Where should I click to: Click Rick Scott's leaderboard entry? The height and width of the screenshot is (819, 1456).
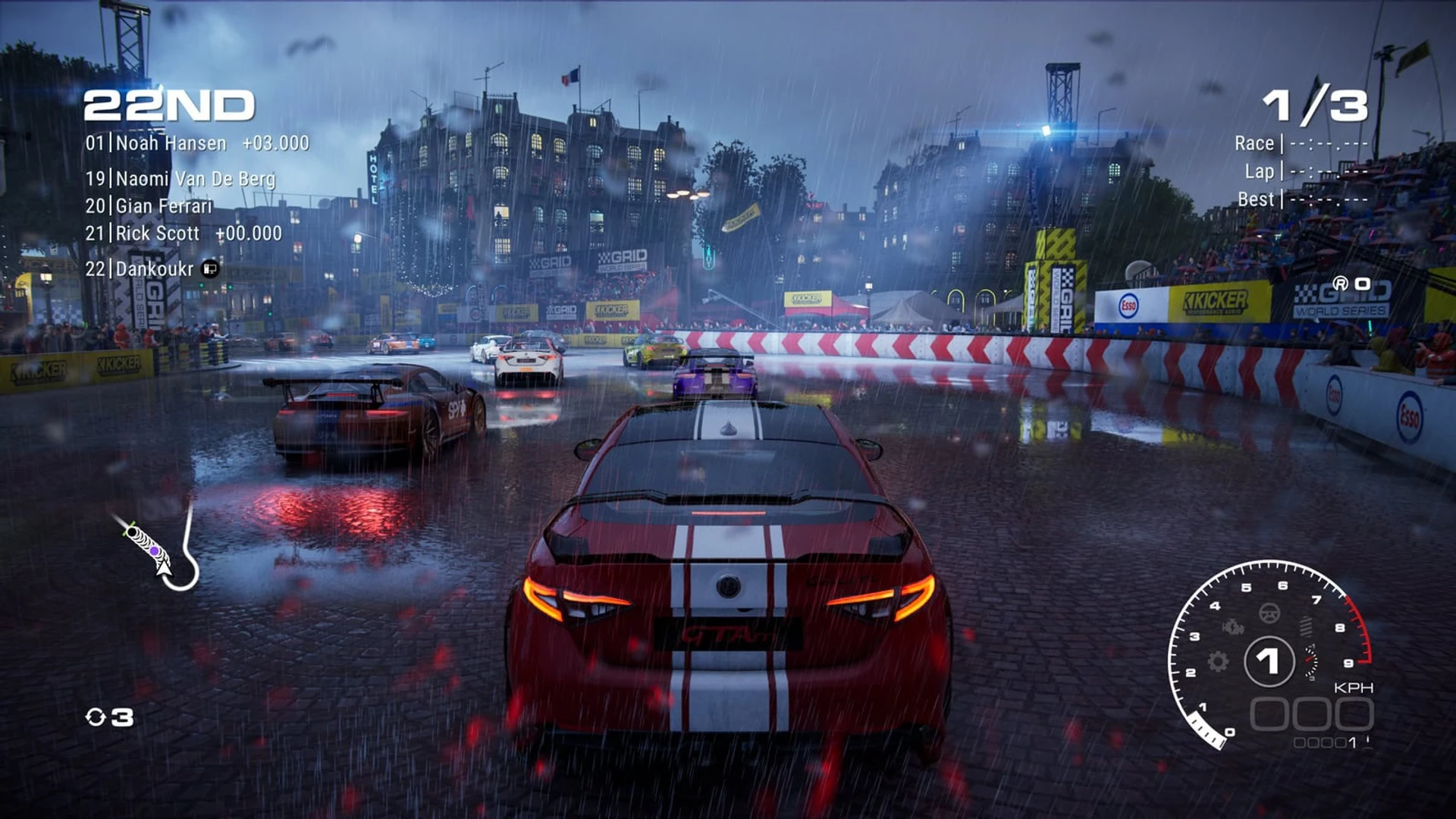click(183, 234)
